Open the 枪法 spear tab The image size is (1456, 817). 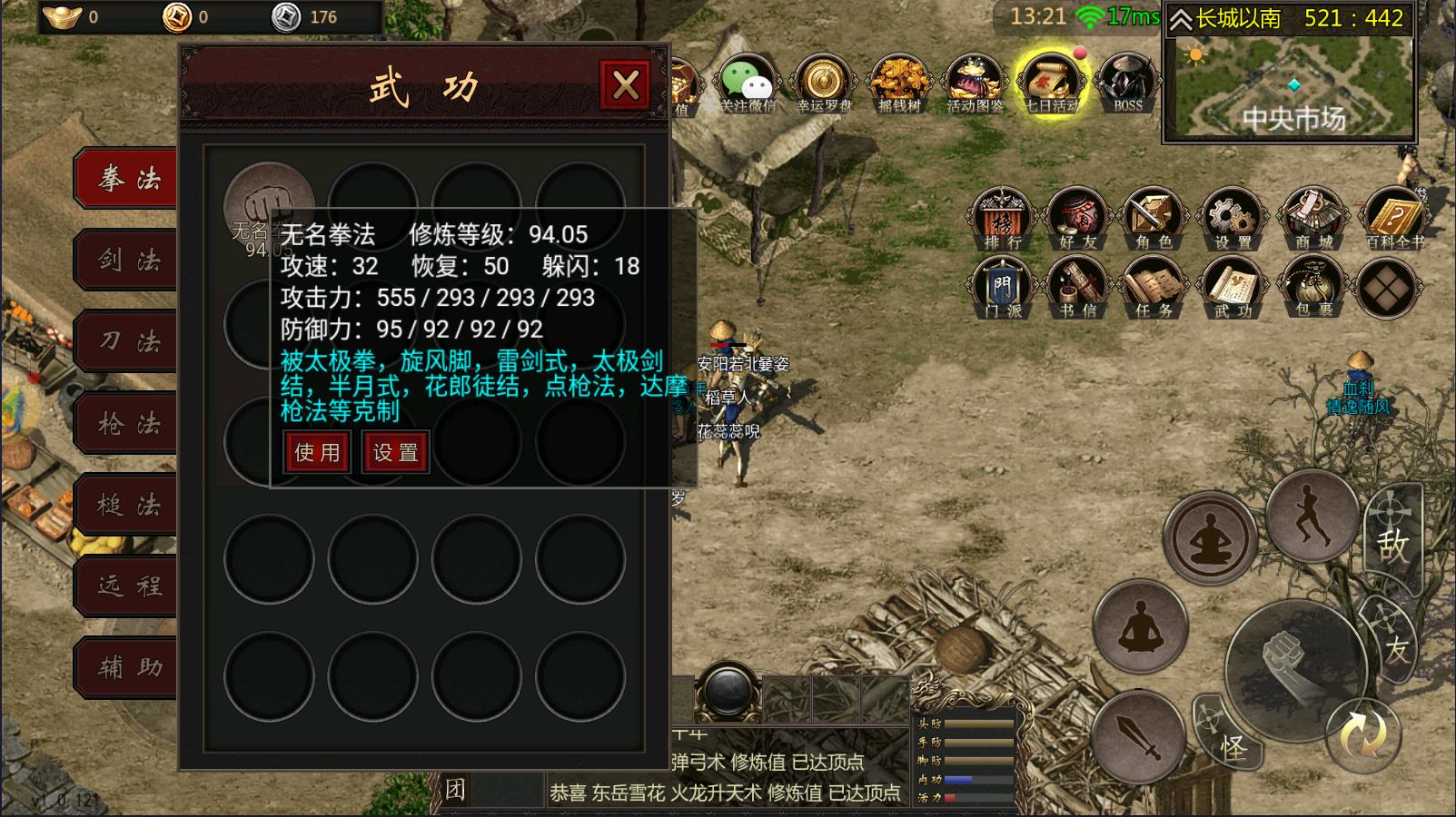tap(129, 424)
